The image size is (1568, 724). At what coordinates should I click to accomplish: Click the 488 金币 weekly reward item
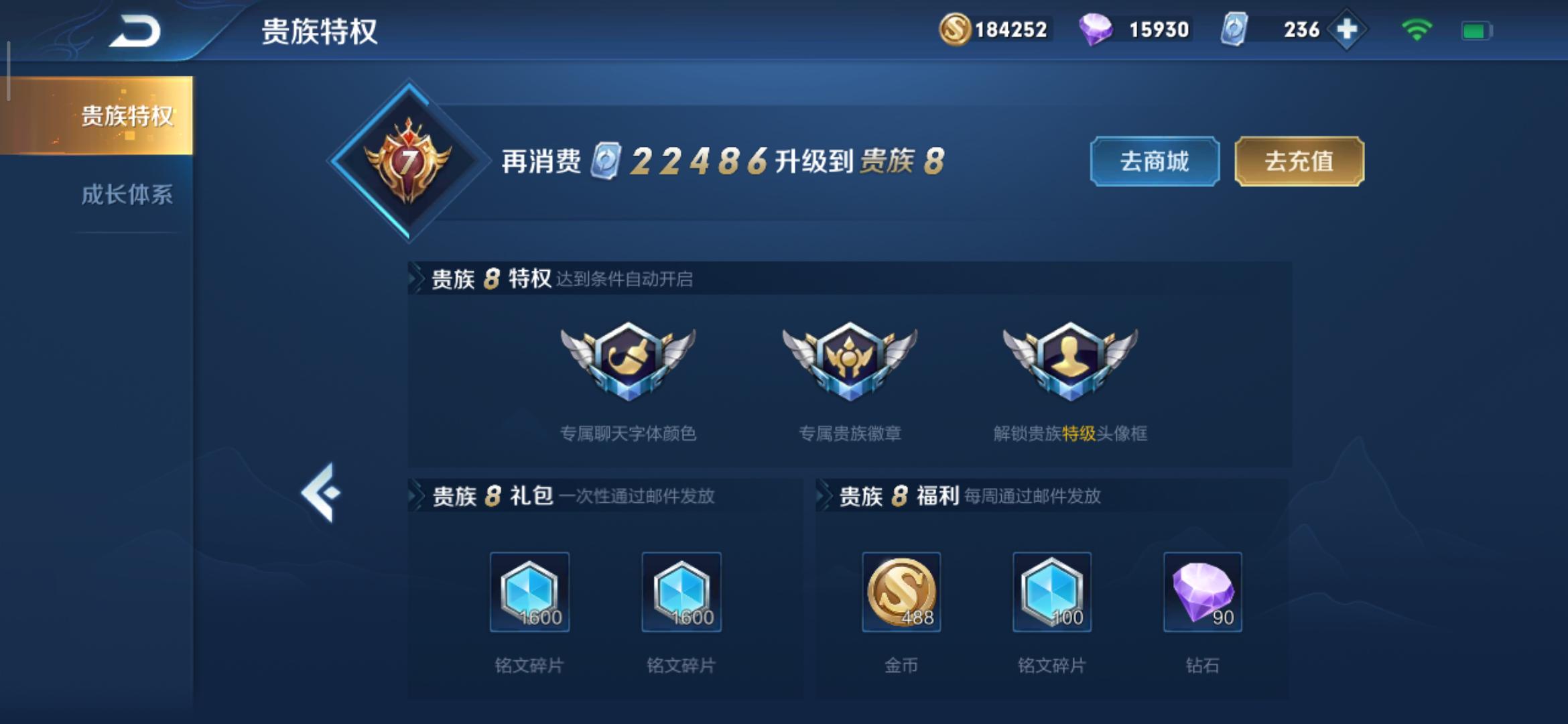point(901,593)
